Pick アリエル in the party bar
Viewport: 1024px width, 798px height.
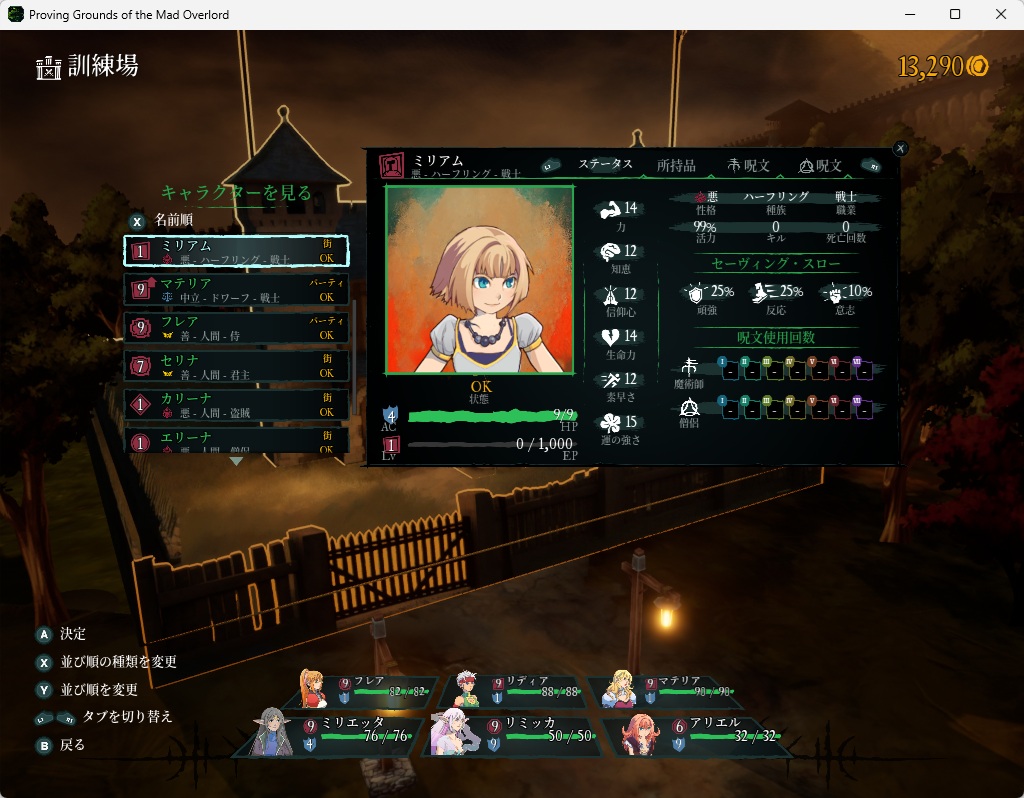pos(696,733)
